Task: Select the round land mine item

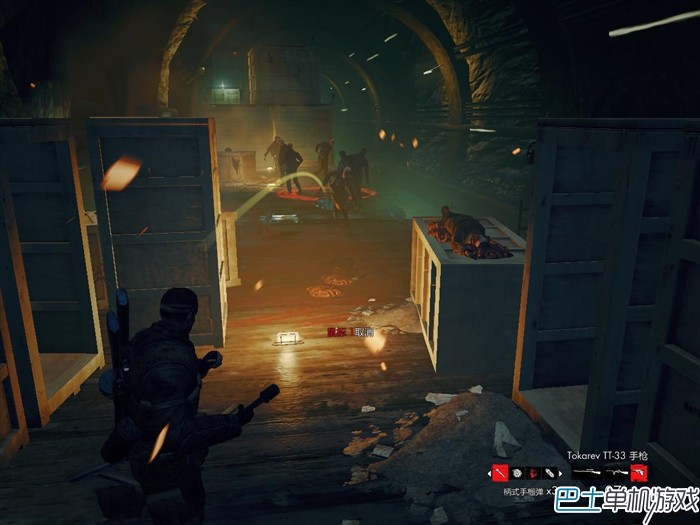Action: tap(518, 472)
